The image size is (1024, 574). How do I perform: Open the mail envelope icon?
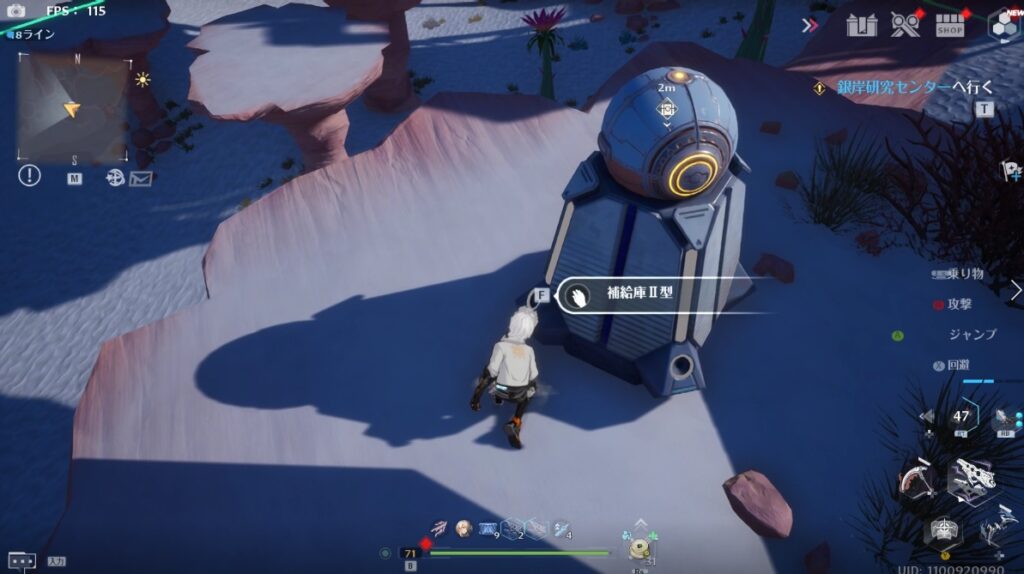140,178
